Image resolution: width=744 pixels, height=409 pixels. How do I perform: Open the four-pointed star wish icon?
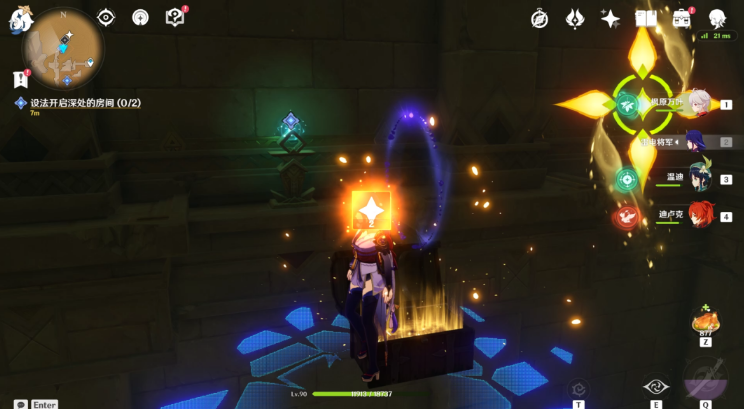[610, 18]
